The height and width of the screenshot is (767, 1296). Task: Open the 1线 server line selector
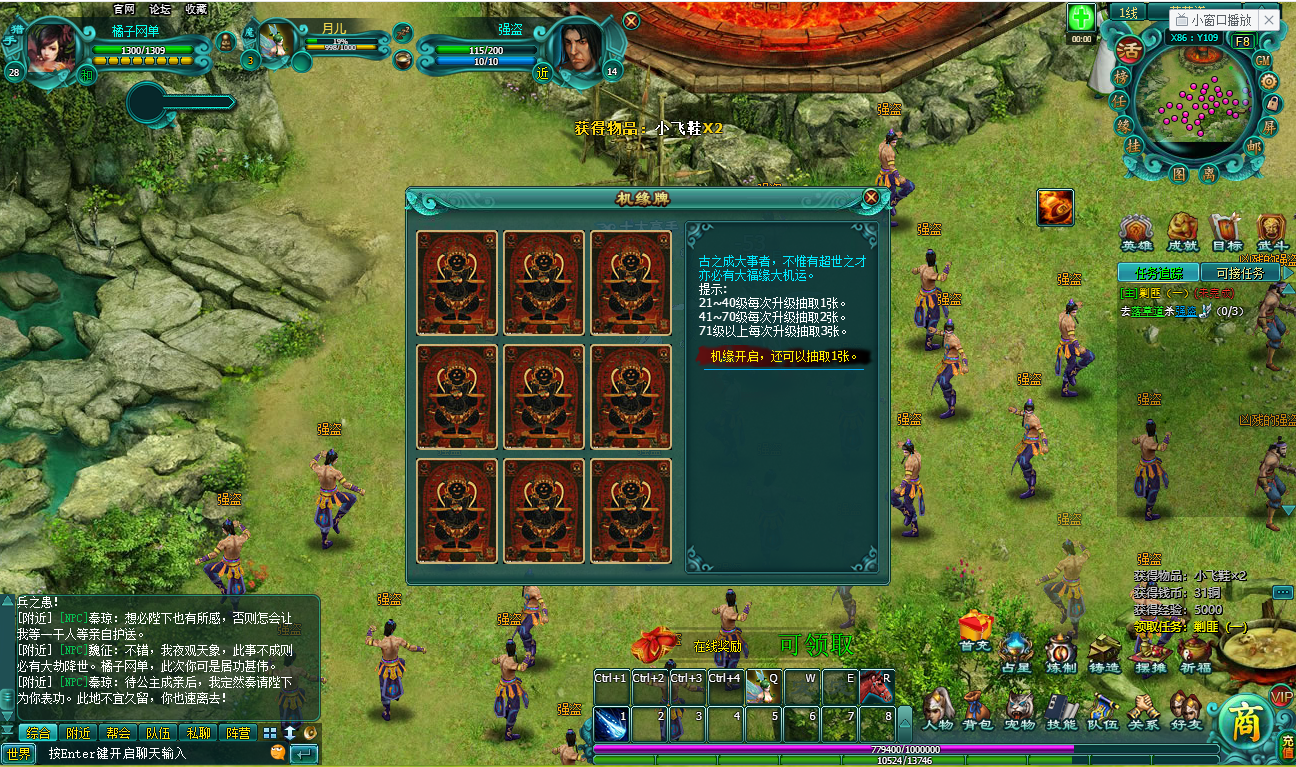coord(1128,12)
